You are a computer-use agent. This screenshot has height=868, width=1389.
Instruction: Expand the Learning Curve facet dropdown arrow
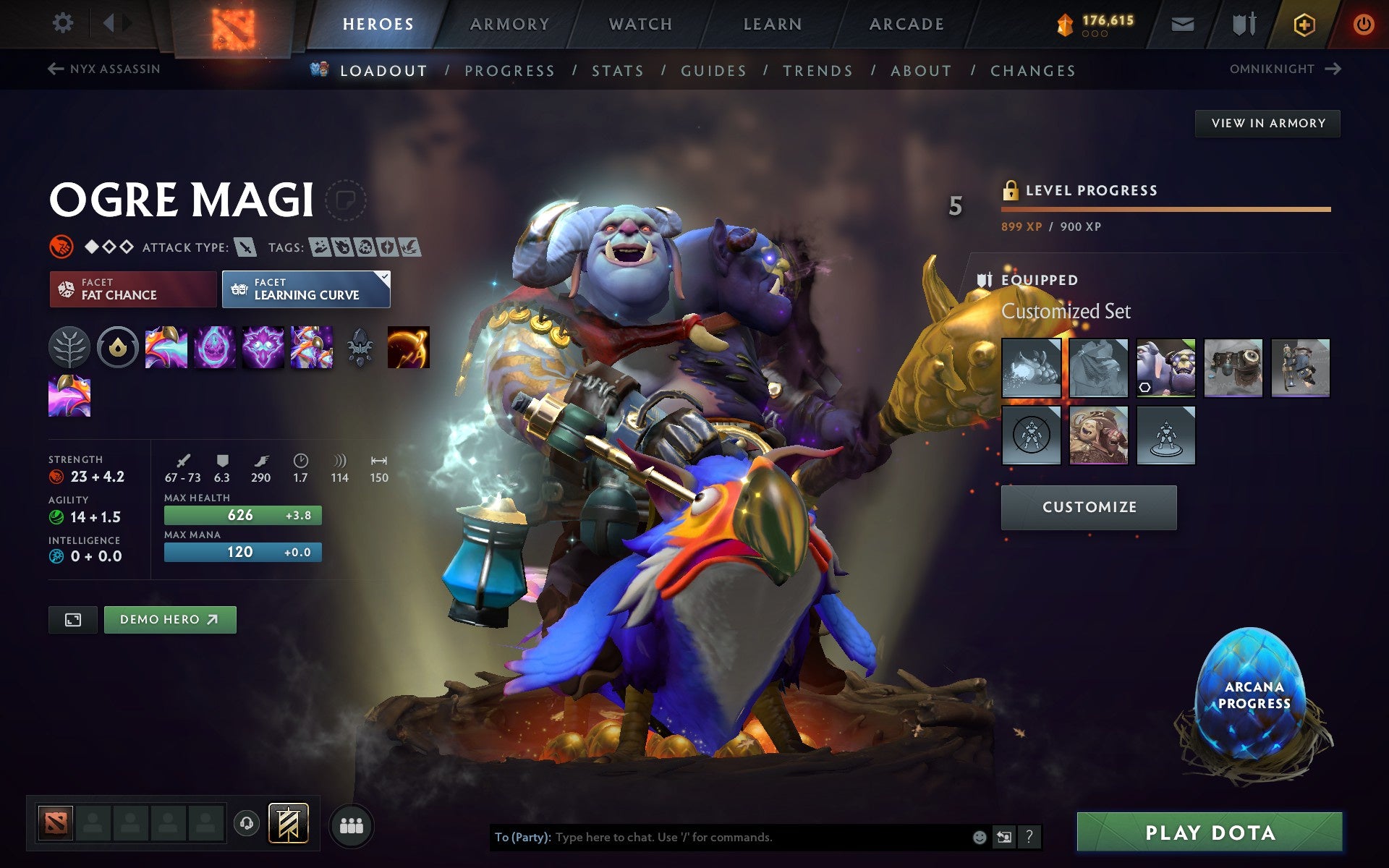[x=383, y=276]
